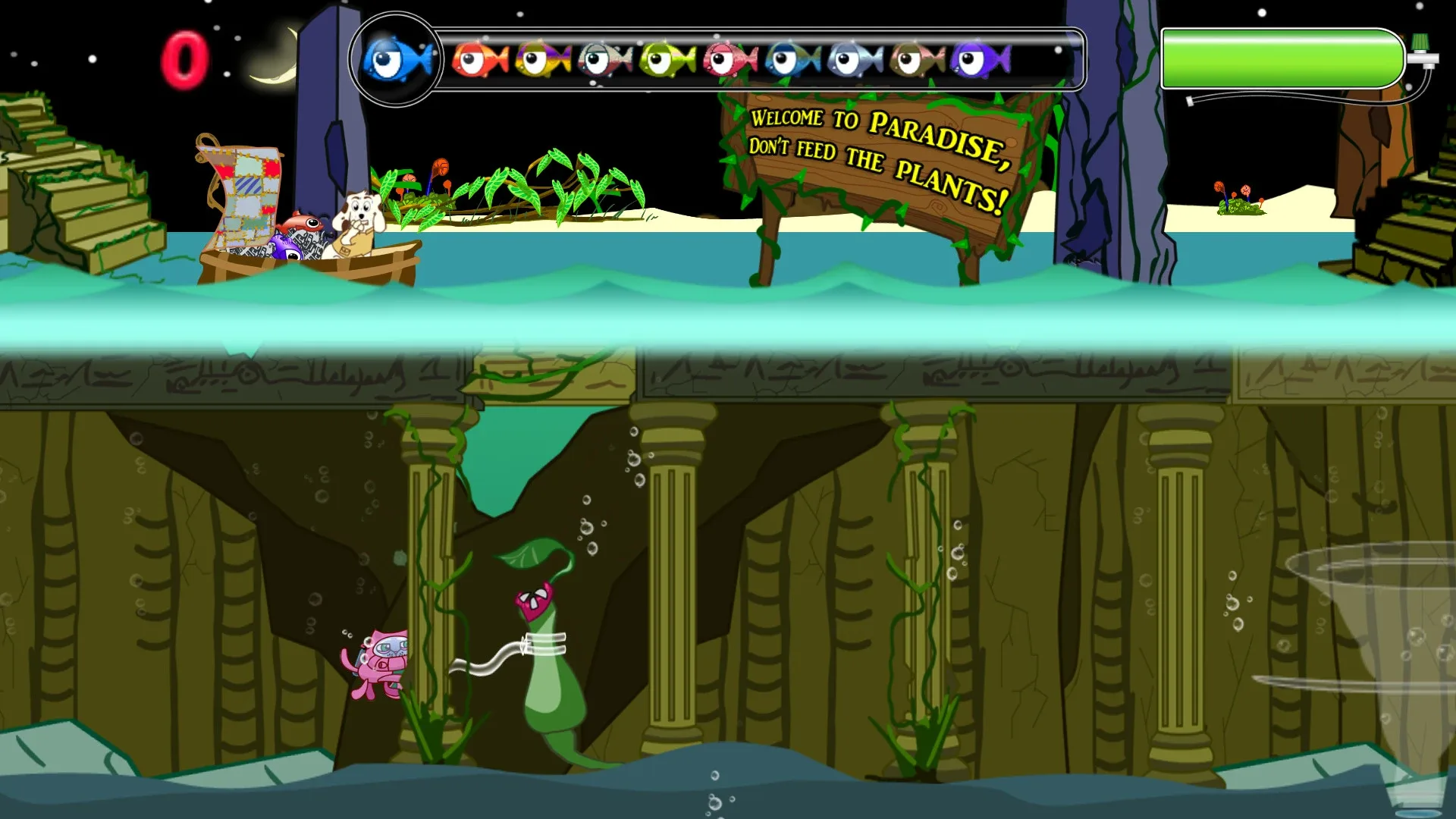The image size is (1456, 819).
Task: Toggle the brown fish in the lineup
Action: (x=910, y=61)
